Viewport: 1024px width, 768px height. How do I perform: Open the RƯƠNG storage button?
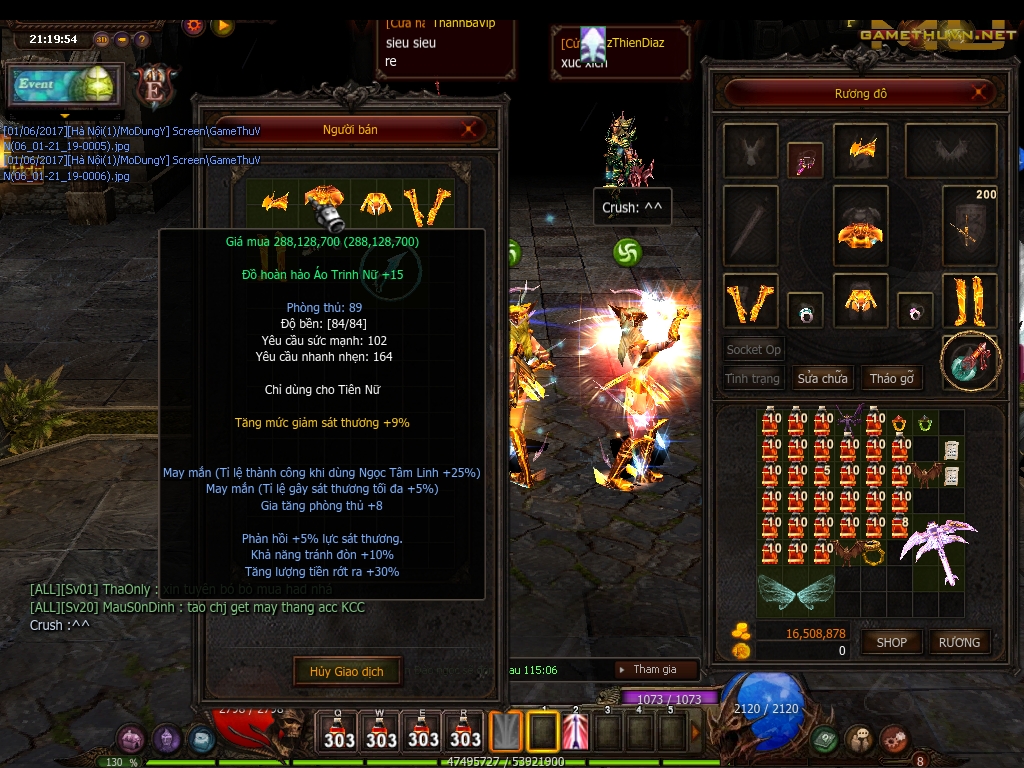959,642
